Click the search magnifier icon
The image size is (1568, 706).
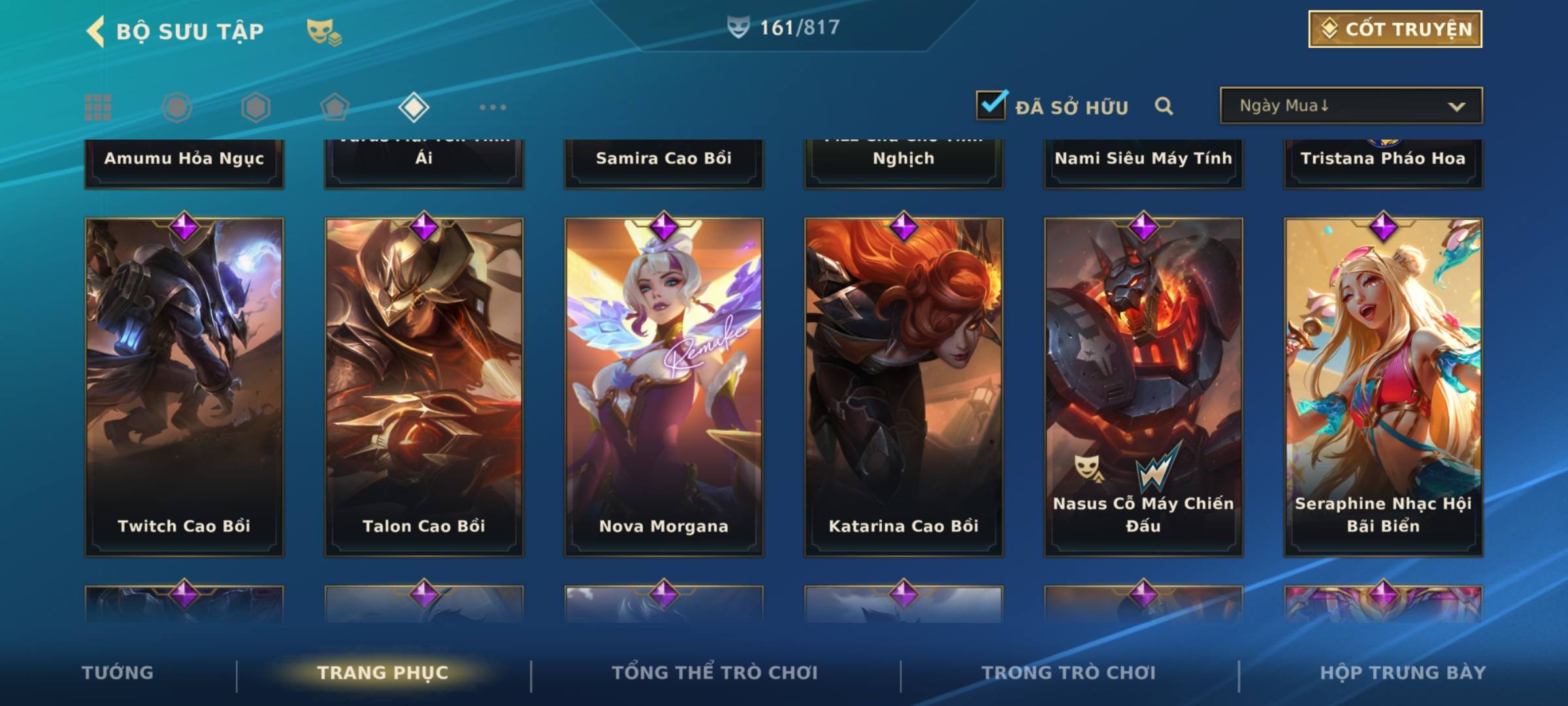[1164, 106]
